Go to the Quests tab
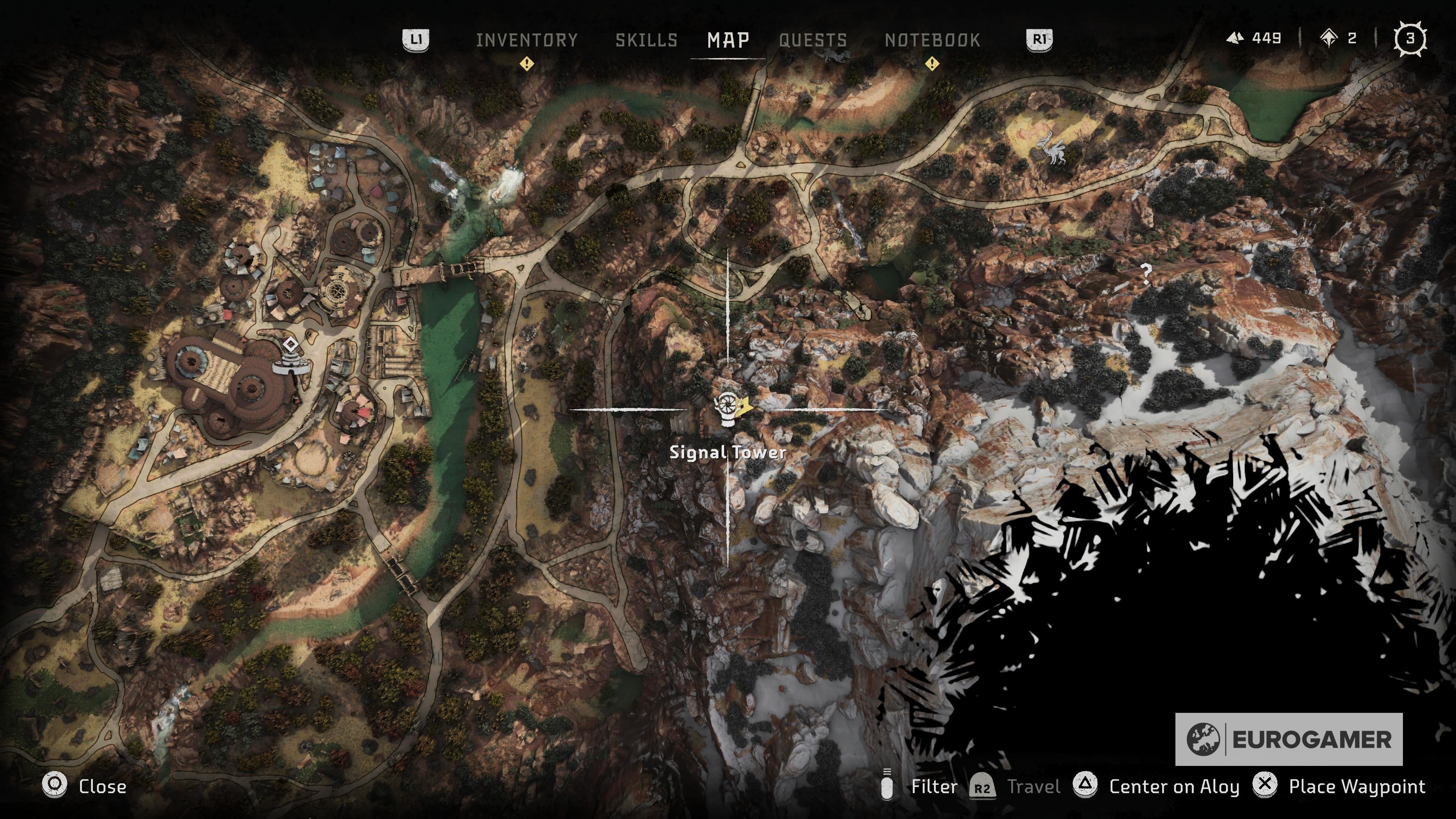 tap(813, 40)
